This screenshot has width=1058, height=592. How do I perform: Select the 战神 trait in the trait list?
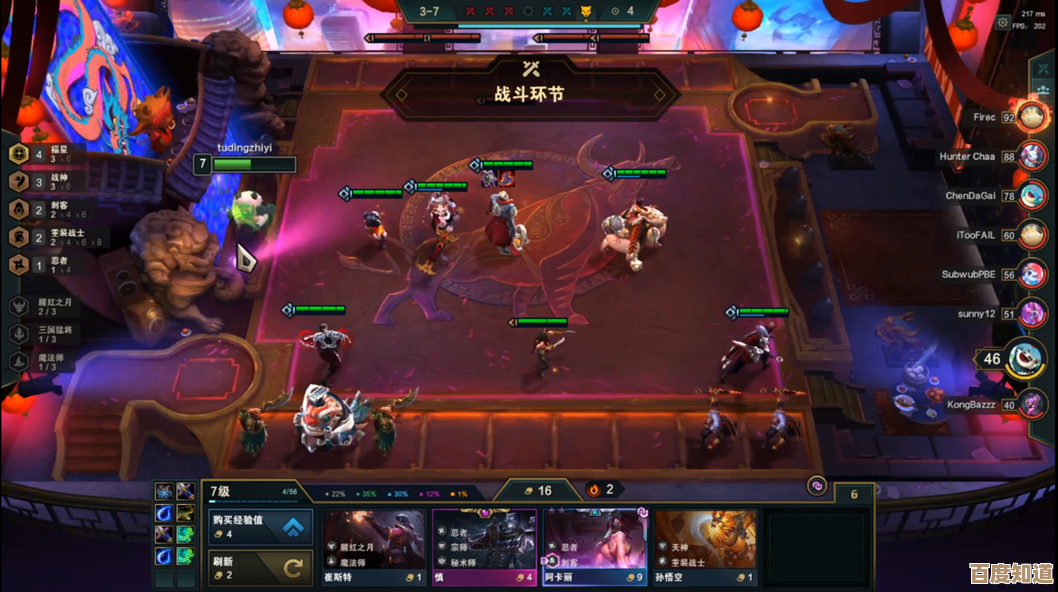45,182
